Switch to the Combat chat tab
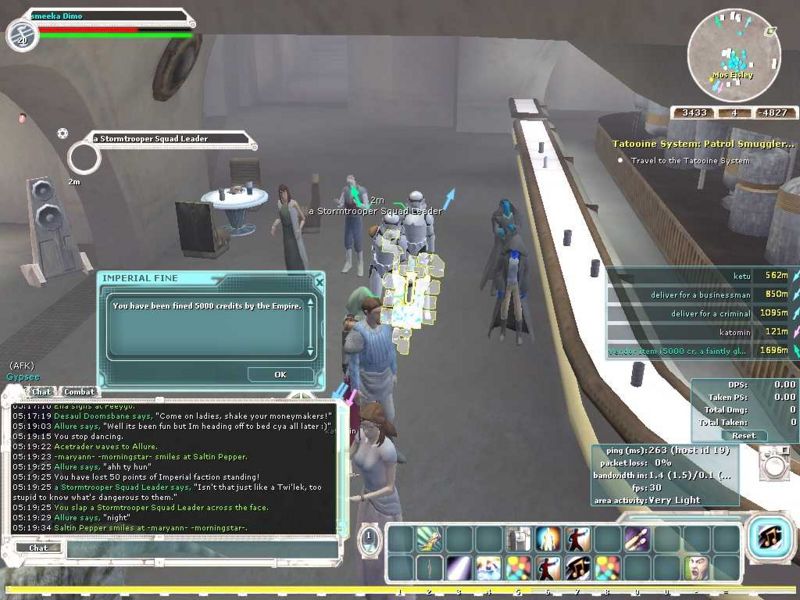 coord(79,392)
